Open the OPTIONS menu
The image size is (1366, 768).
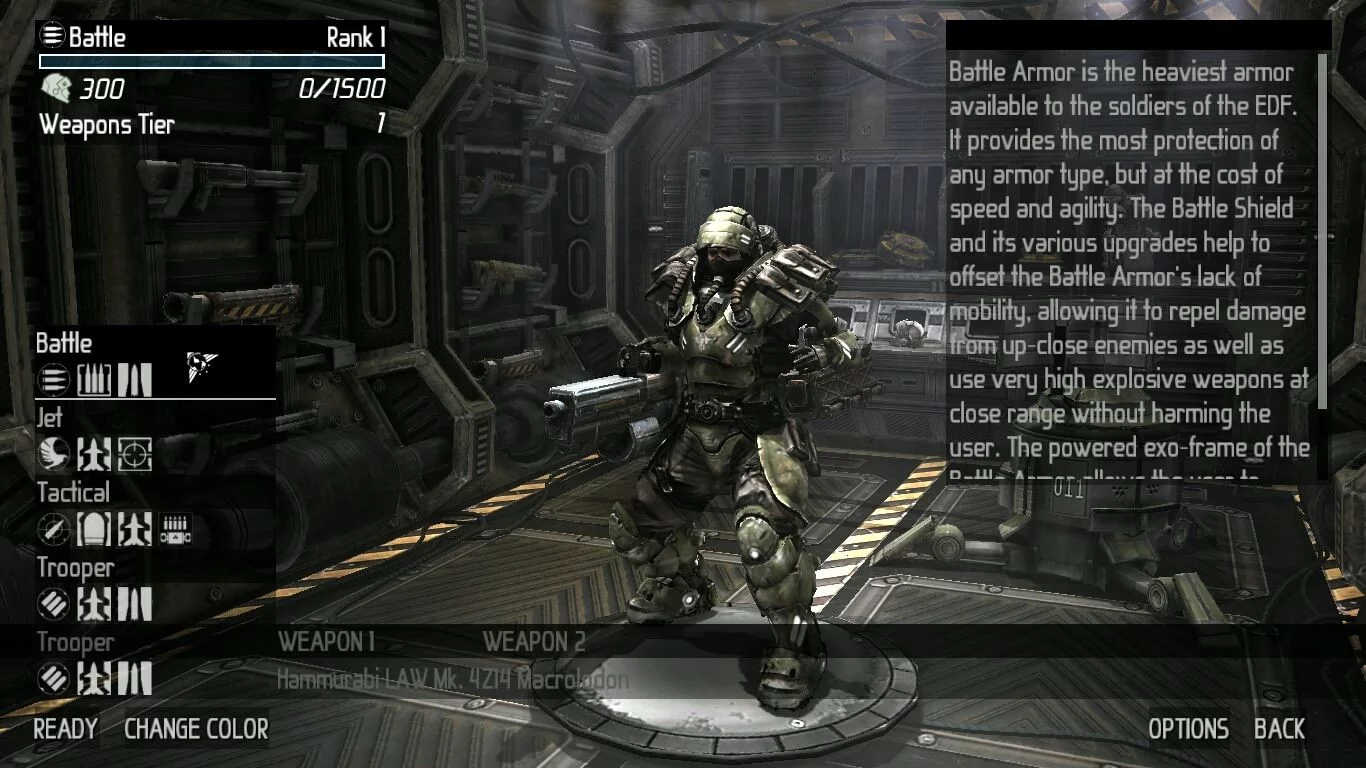1188,729
